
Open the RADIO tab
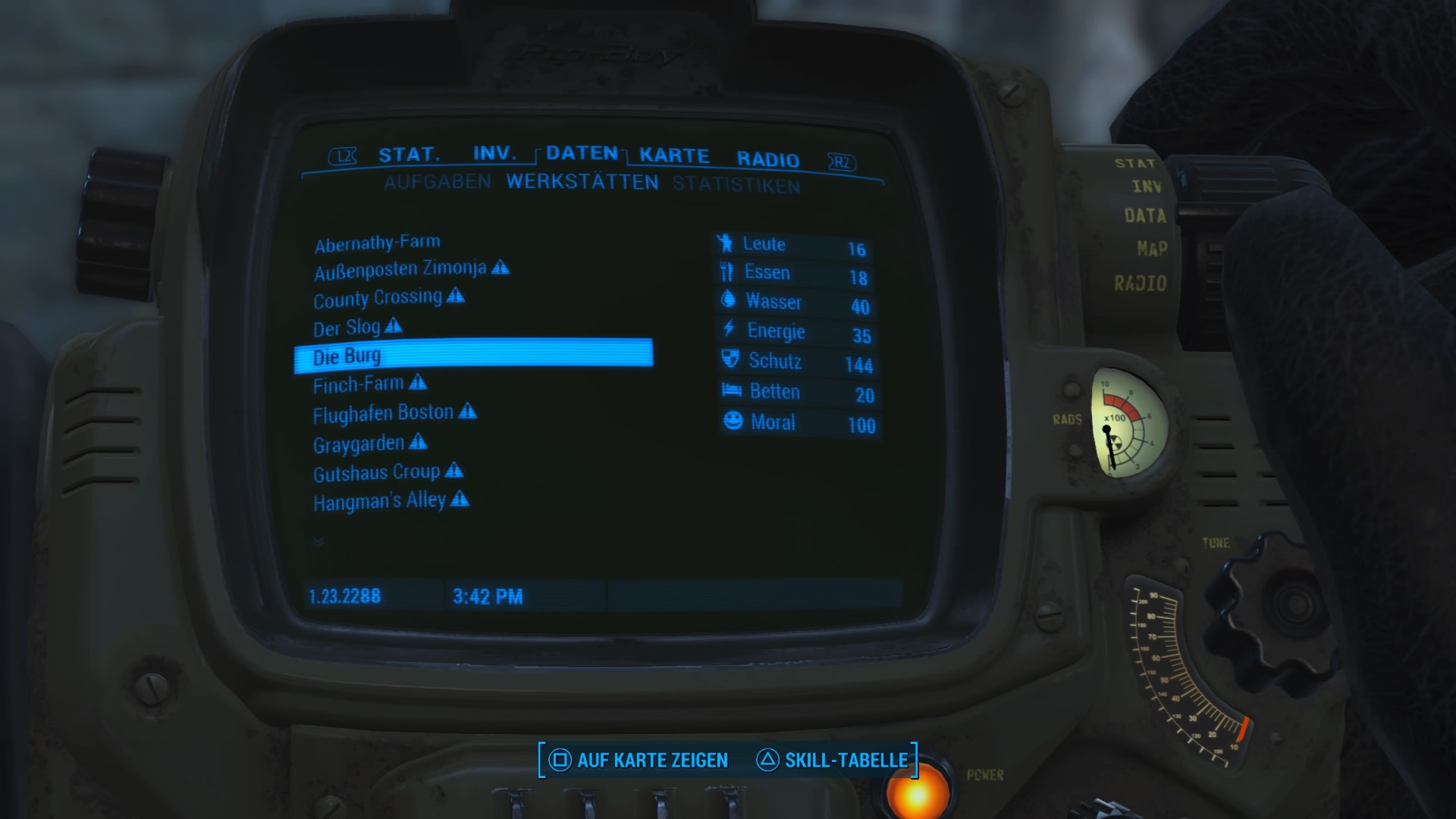[x=767, y=159]
